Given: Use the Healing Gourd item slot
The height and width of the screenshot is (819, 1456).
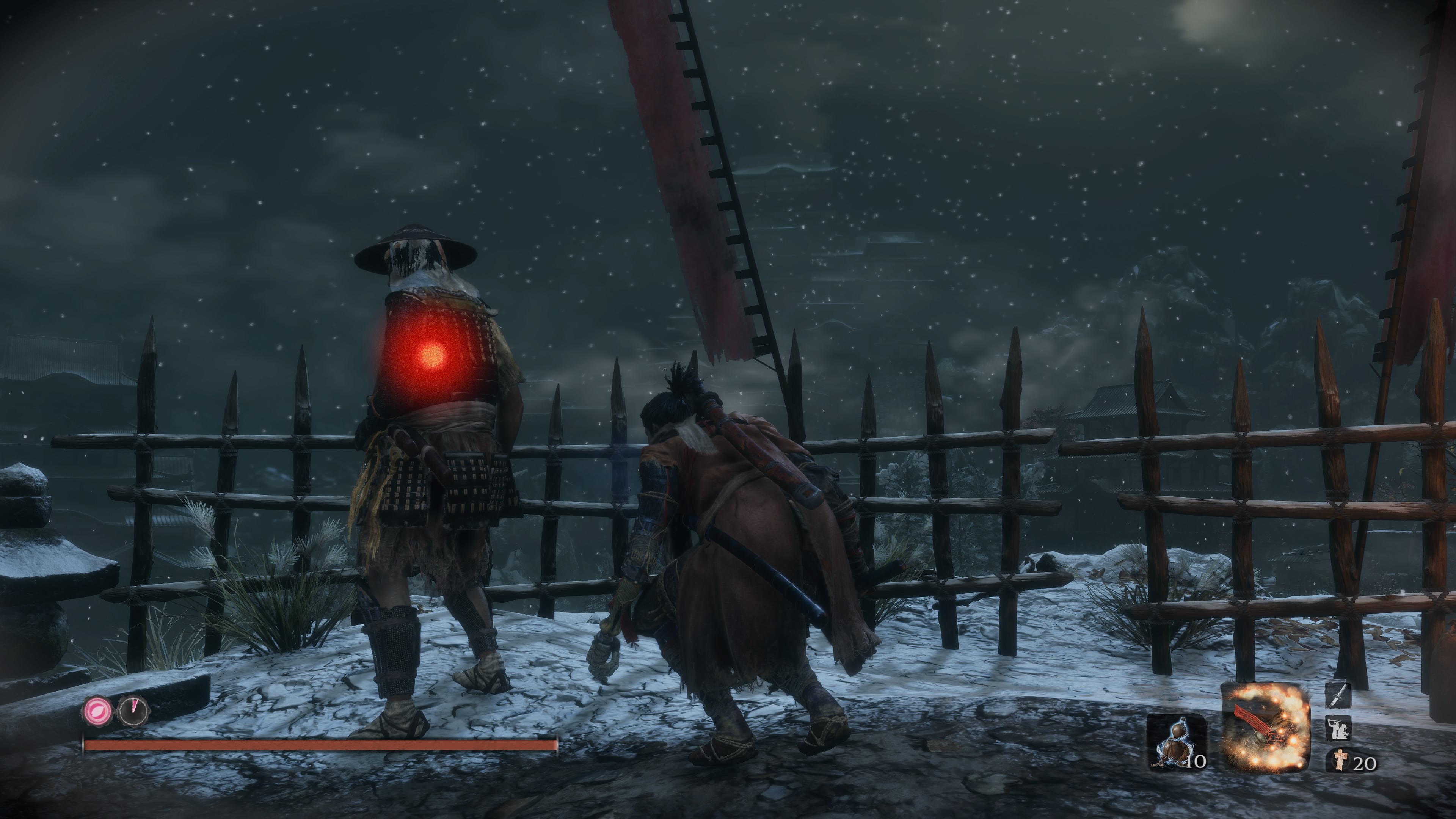Looking at the screenshot, I should [1176, 742].
